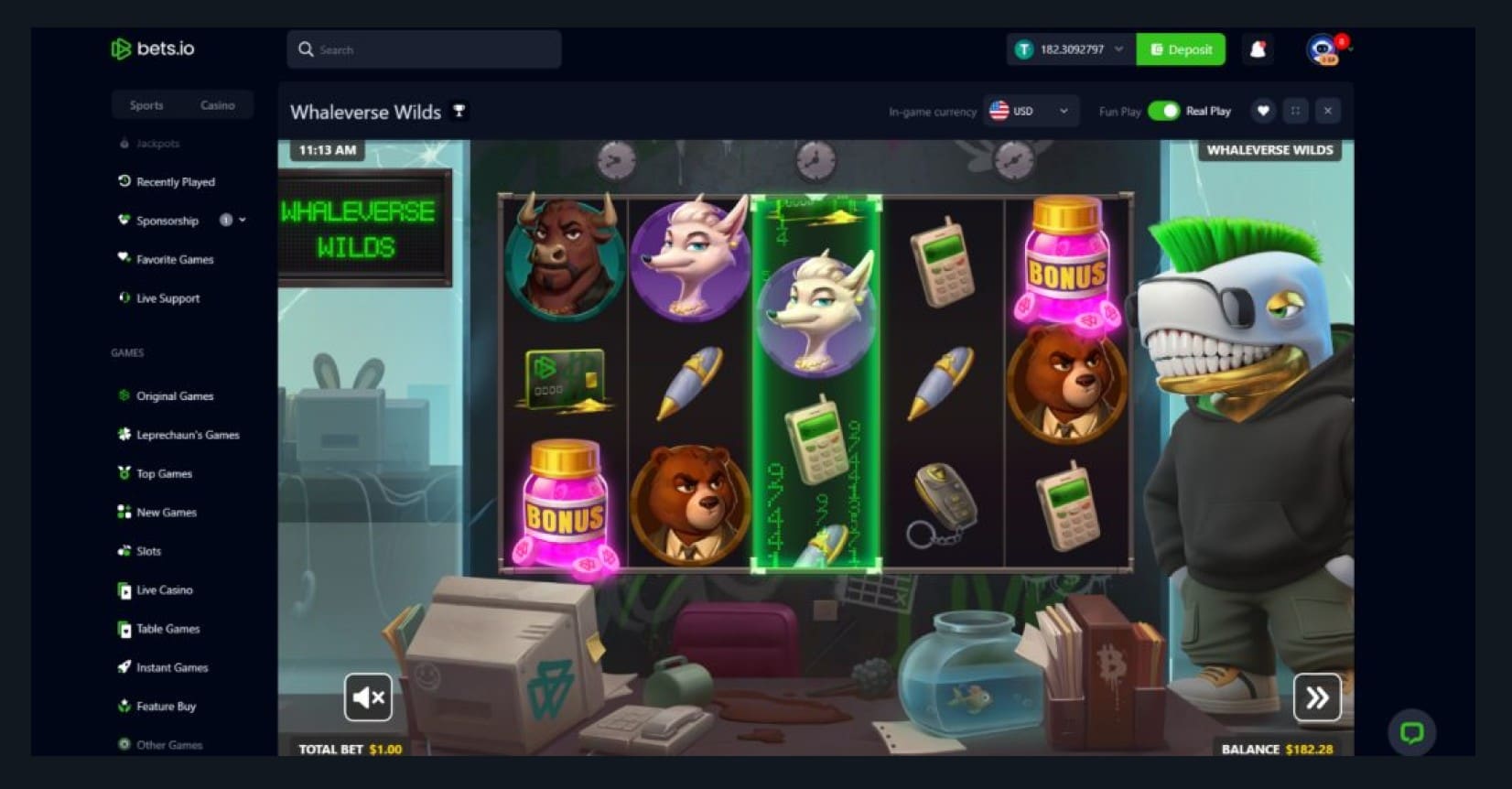Switch to the Sports tab
This screenshot has height=789, width=1512.
click(x=146, y=105)
